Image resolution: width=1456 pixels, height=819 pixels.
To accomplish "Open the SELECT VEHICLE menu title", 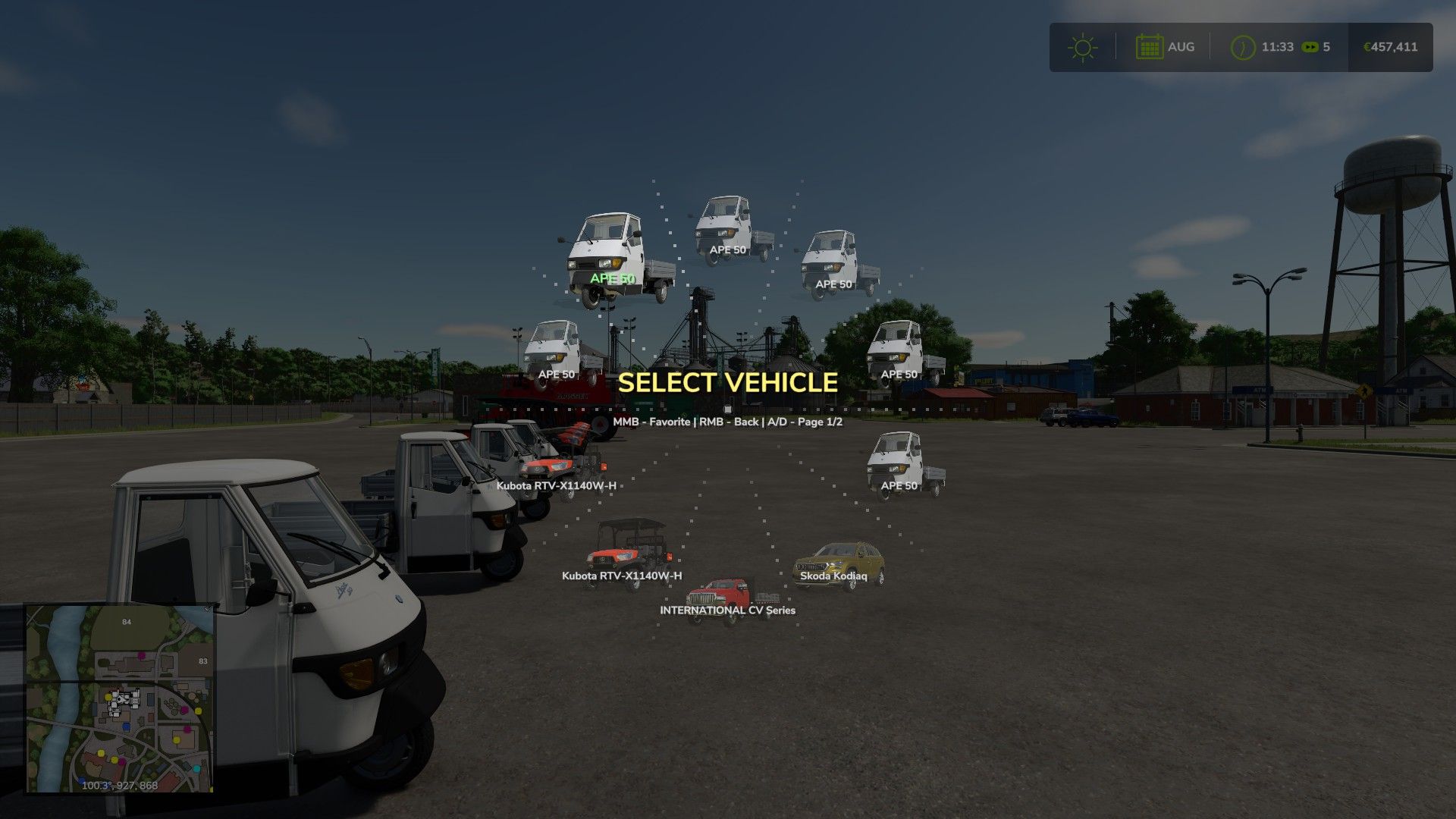I will pos(727,384).
